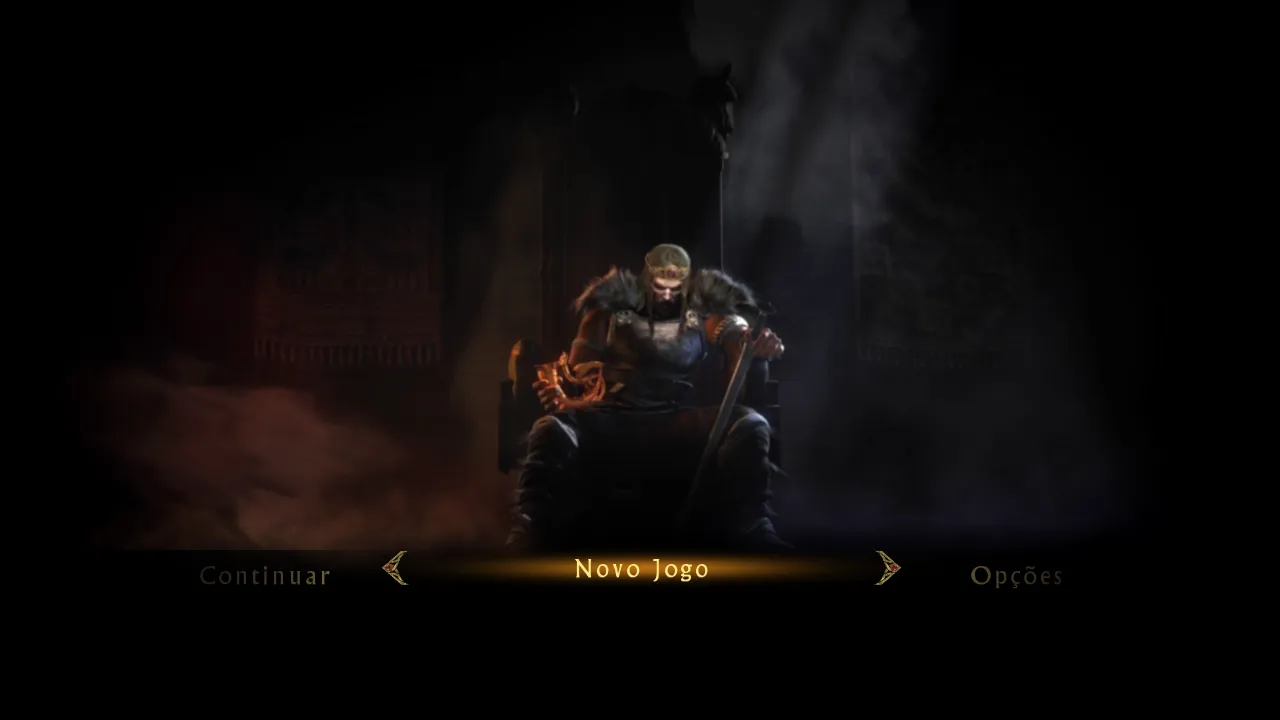The height and width of the screenshot is (720, 1280).
Task: Click the right arrow beside Novo Jogo
Action: click(x=887, y=568)
